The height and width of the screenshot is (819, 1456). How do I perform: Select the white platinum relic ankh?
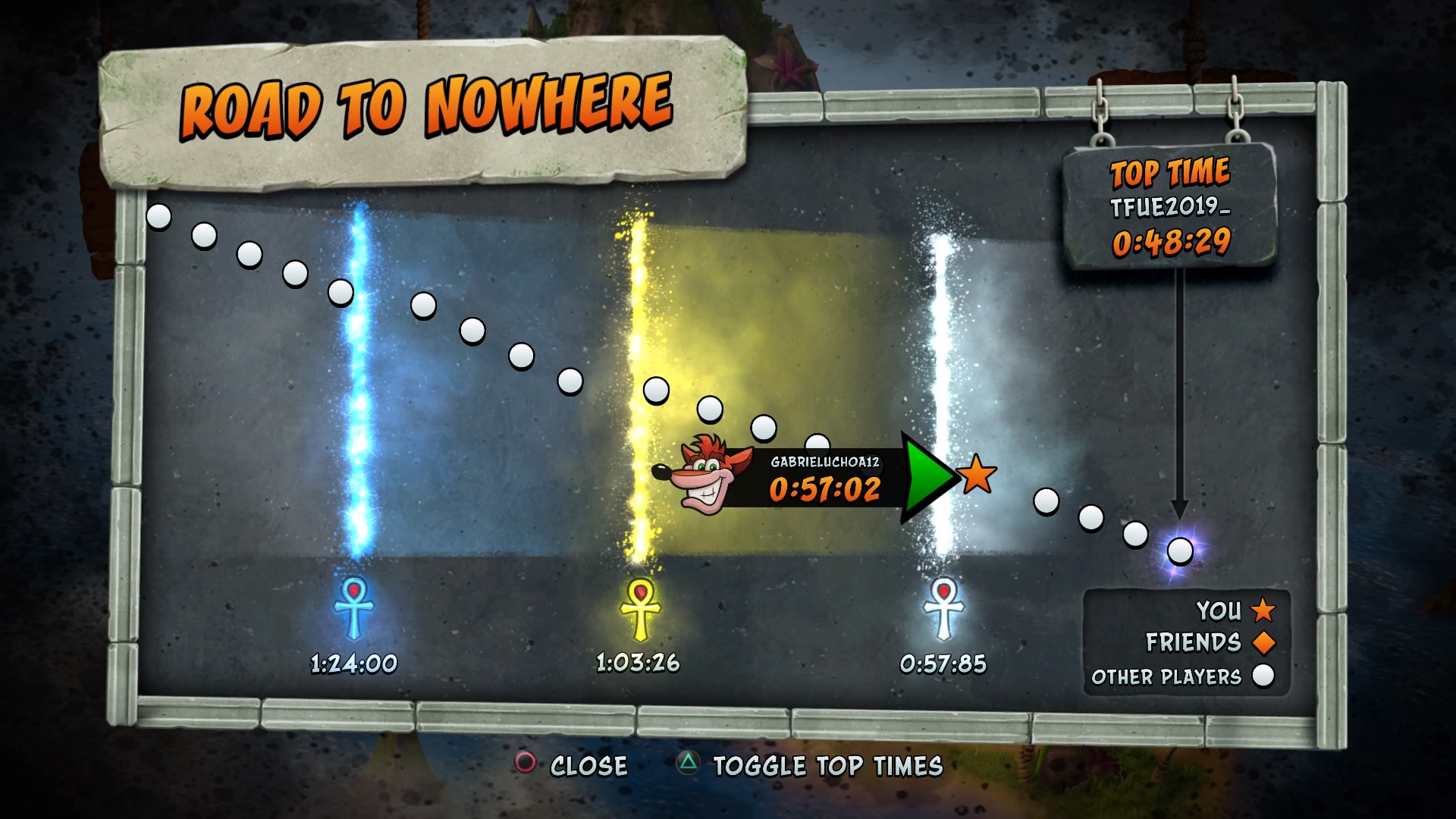click(x=943, y=609)
